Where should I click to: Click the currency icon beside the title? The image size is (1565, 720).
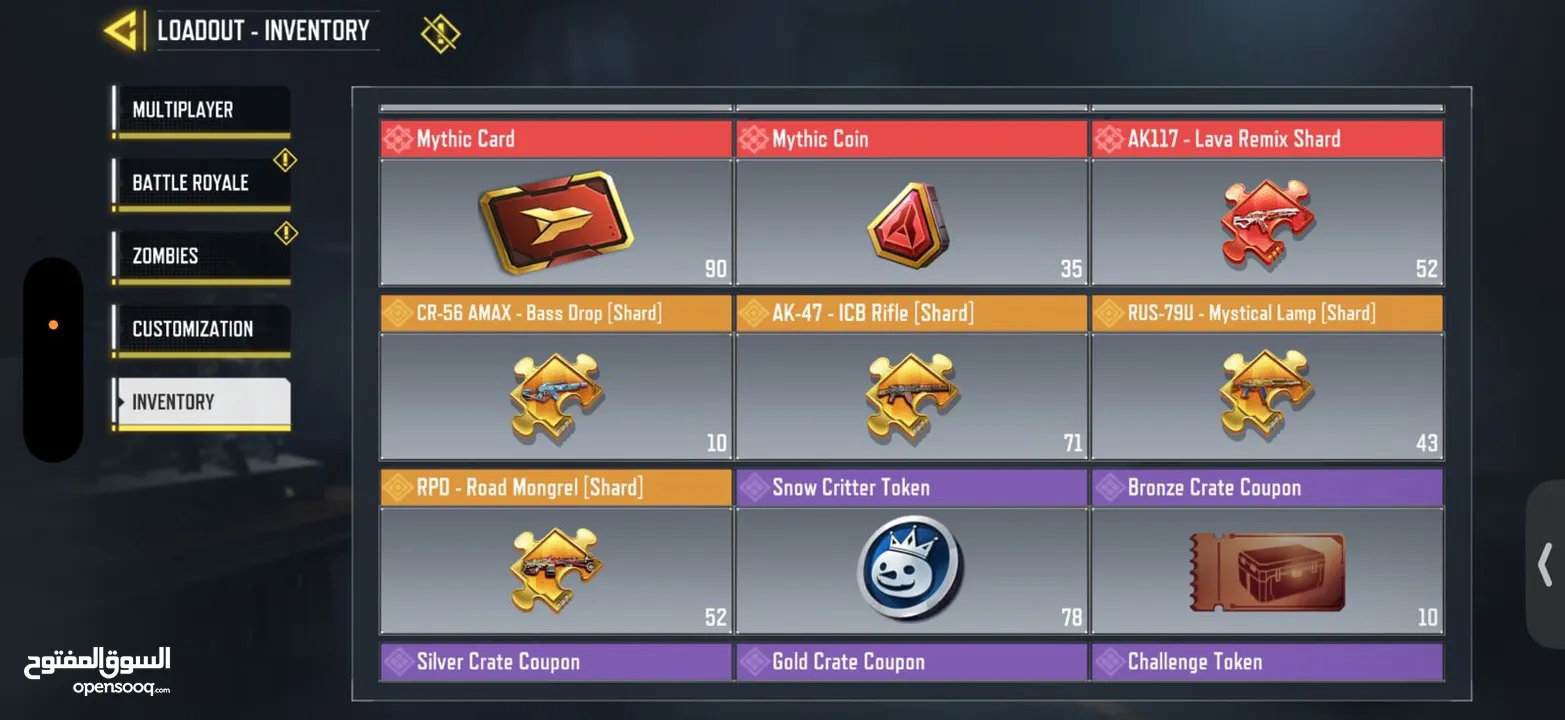pos(440,31)
